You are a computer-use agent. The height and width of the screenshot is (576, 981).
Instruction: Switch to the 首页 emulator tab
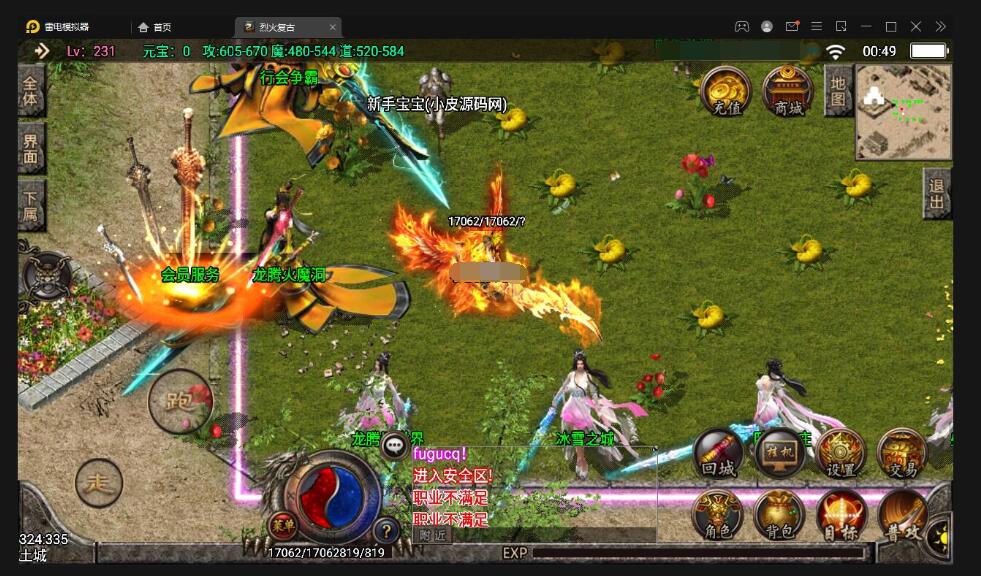pyautogui.click(x=155, y=27)
